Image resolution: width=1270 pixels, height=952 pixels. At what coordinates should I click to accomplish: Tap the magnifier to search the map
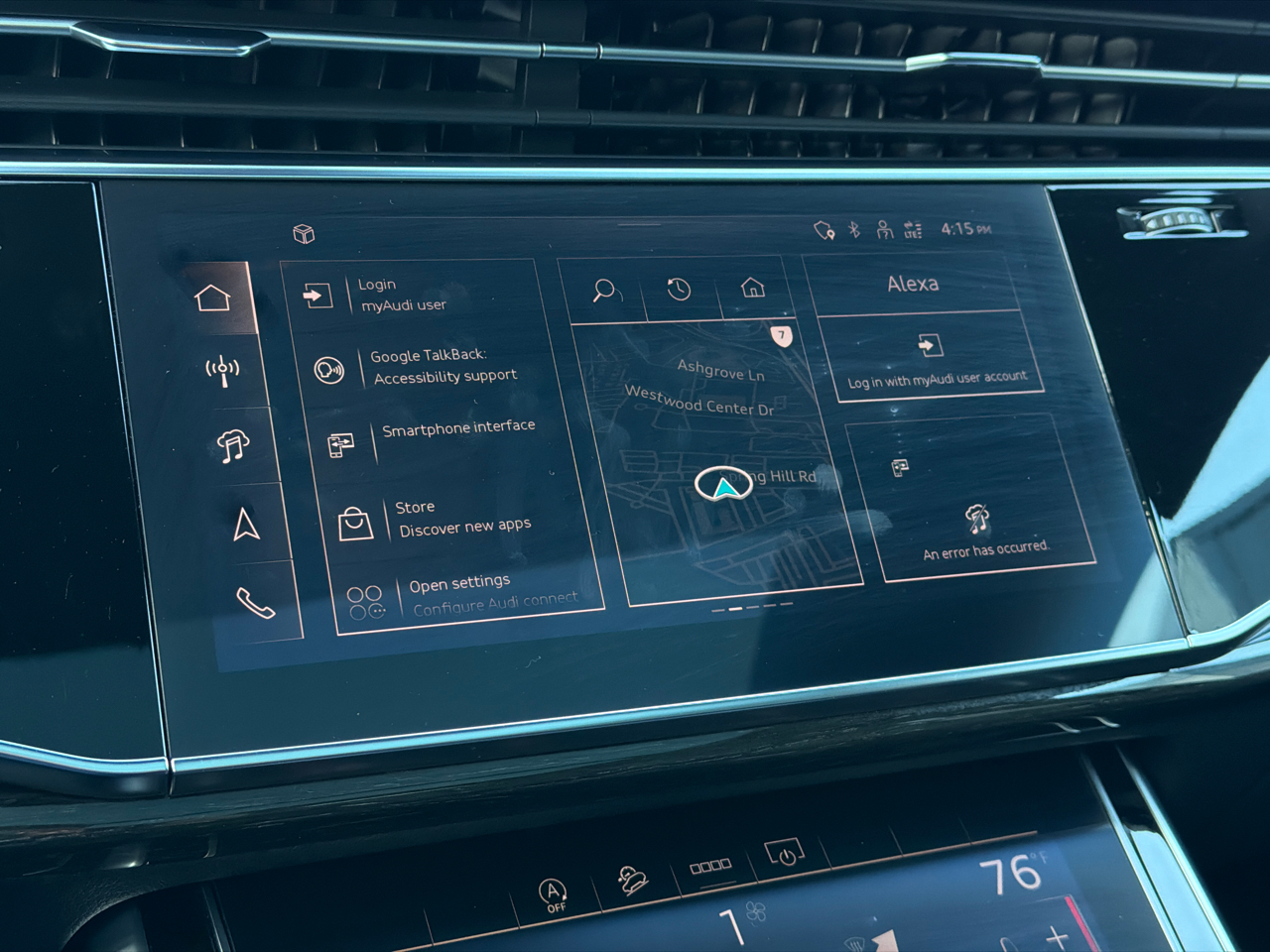click(x=605, y=291)
